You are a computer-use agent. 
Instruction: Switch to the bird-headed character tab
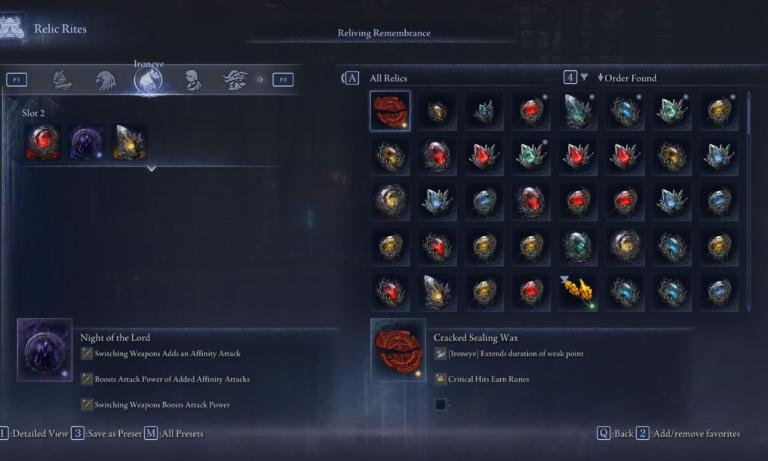coord(105,80)
